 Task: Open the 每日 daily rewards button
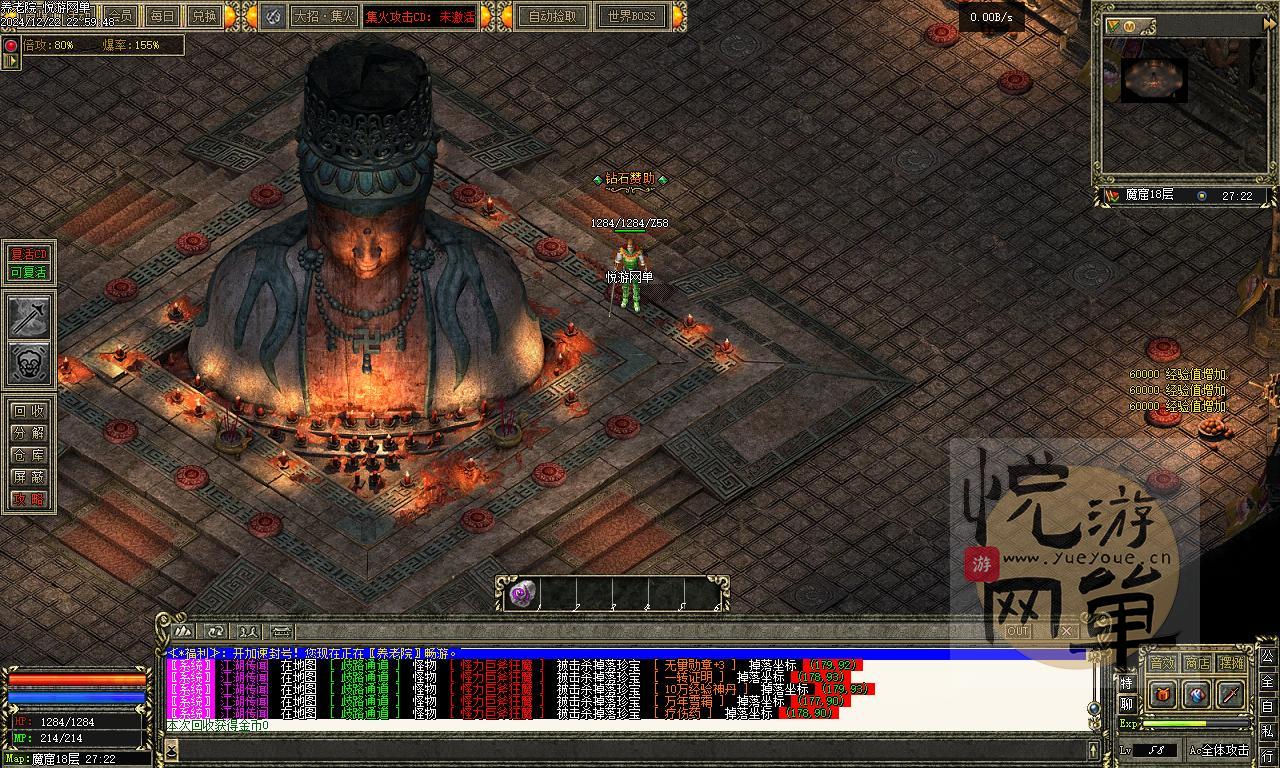162,16
